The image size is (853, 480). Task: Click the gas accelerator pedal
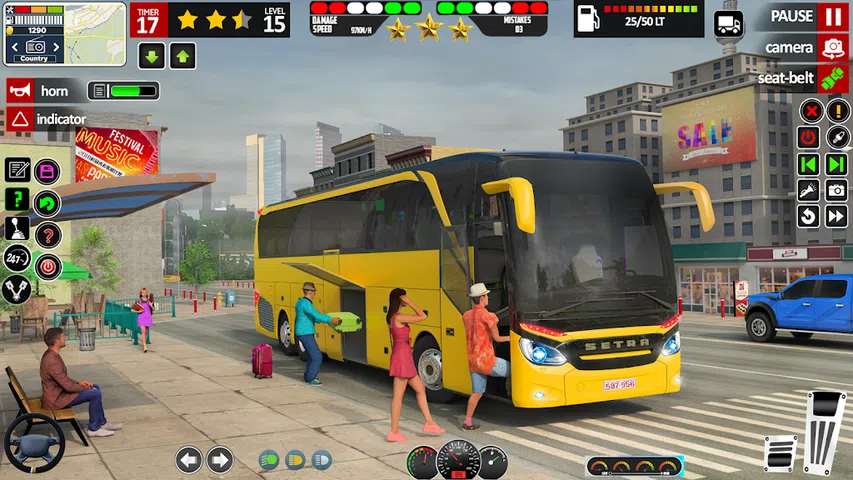pyautogui.click(x=825, y=430)
